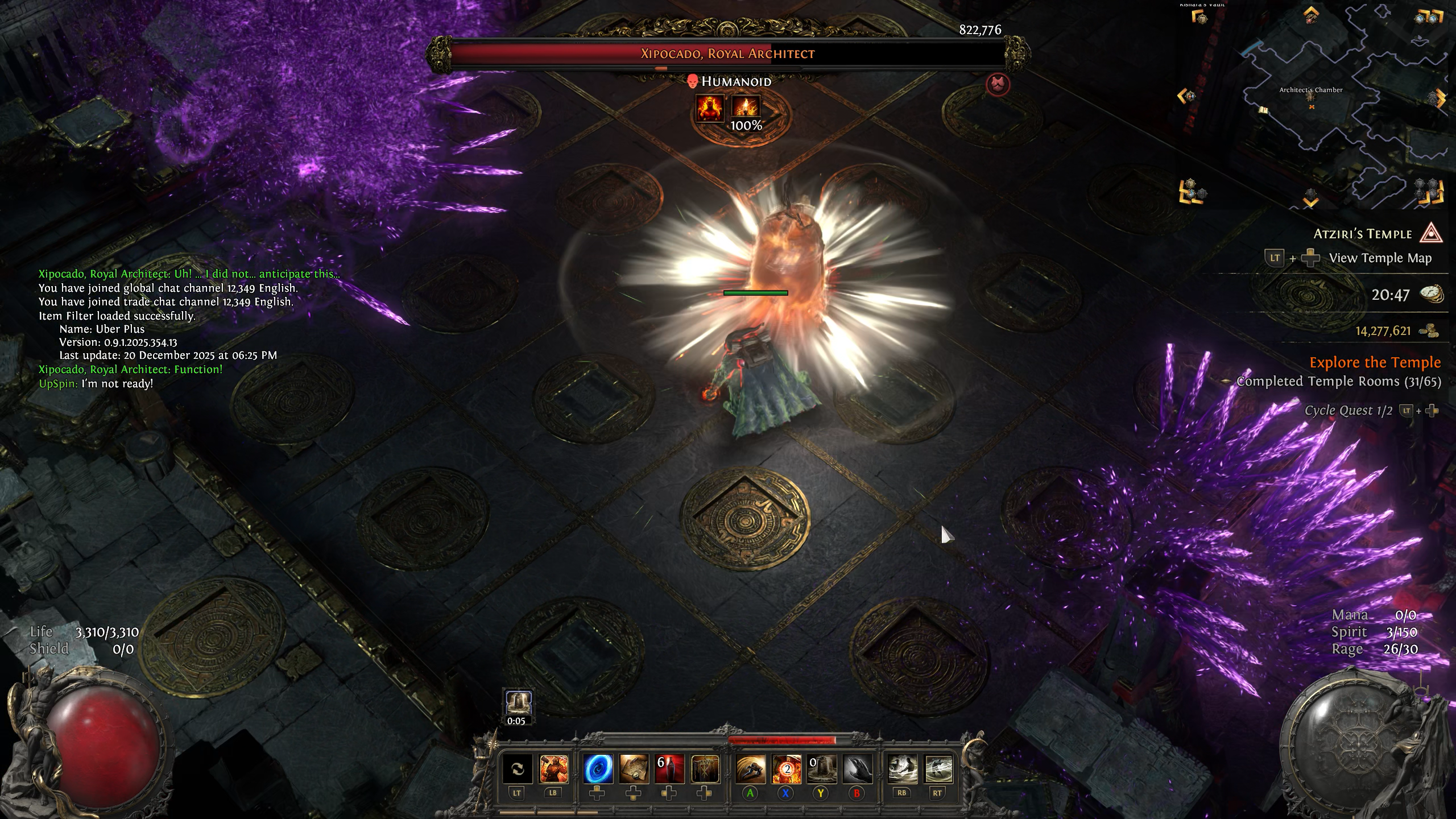Click the totem buff icon with timer

click(518, 704)
